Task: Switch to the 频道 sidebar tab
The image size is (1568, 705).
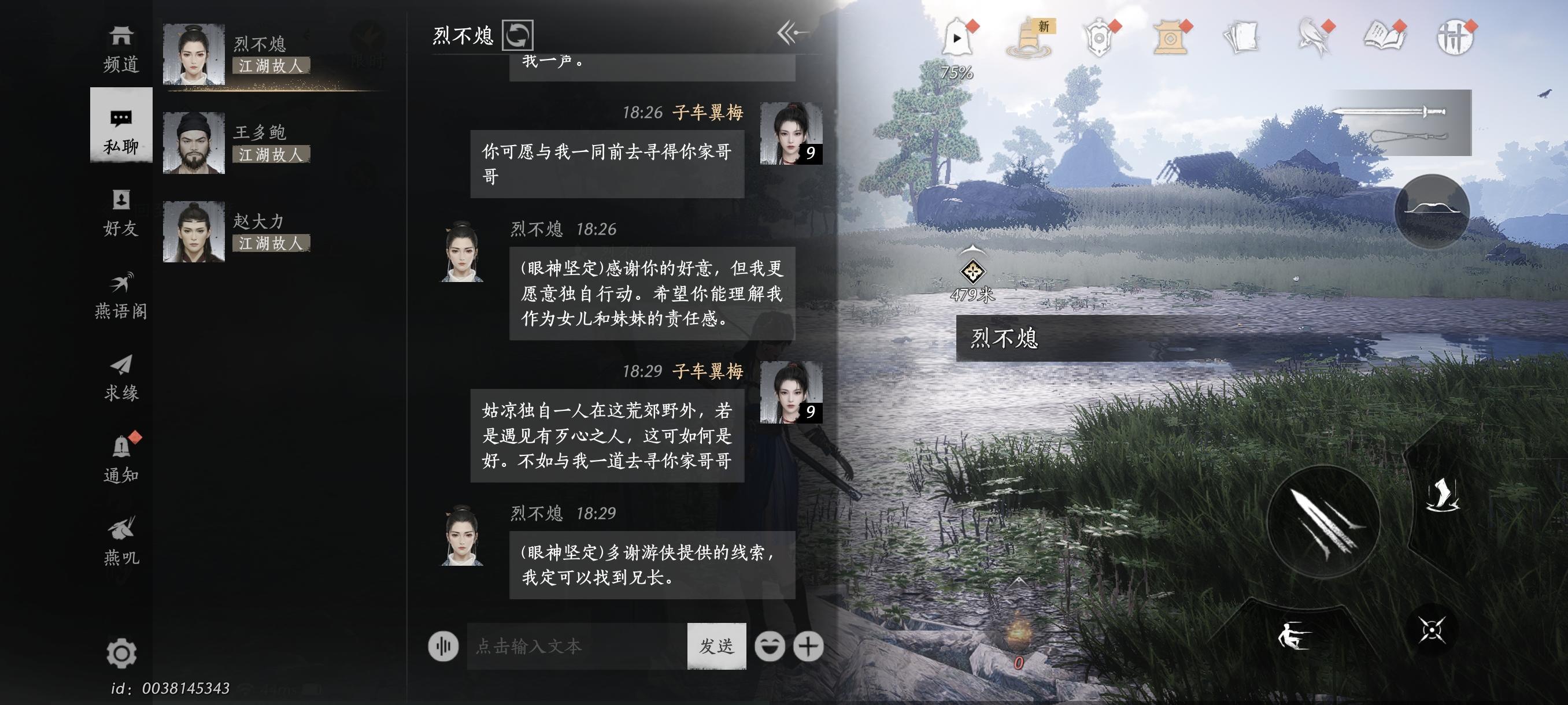Action: pos(121,49)
